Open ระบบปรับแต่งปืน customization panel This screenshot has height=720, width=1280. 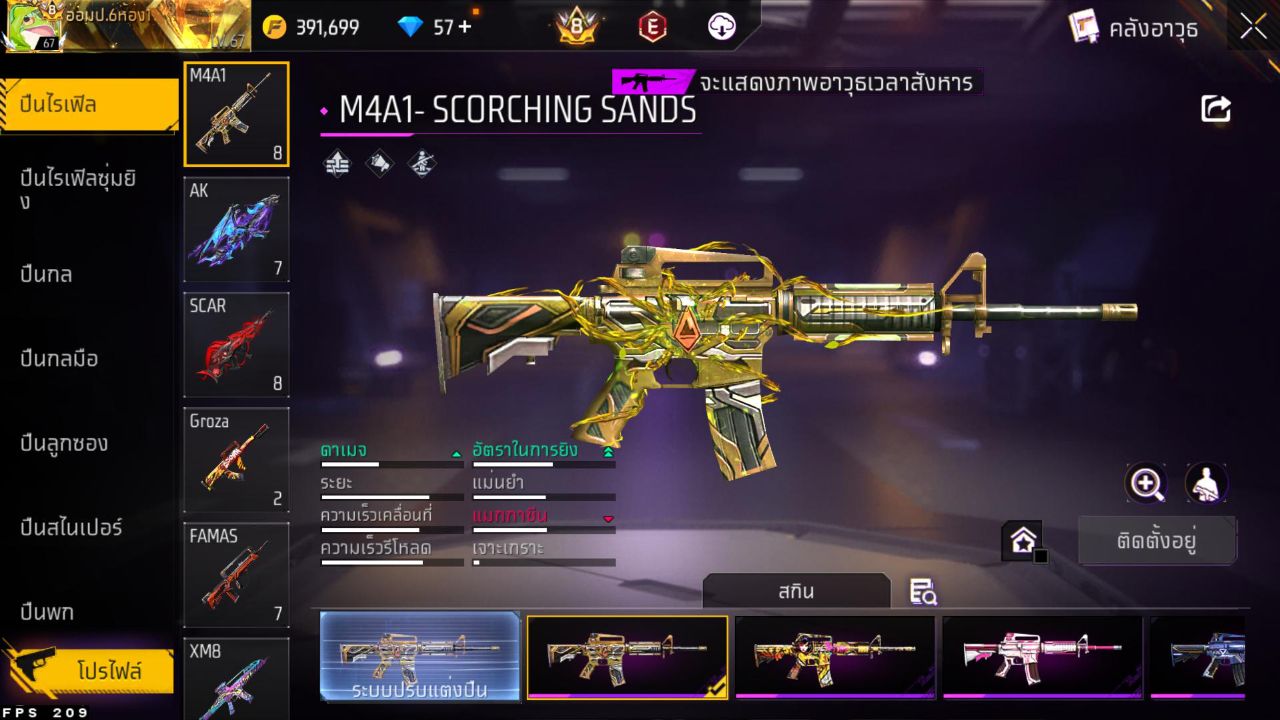pos(418,657)
